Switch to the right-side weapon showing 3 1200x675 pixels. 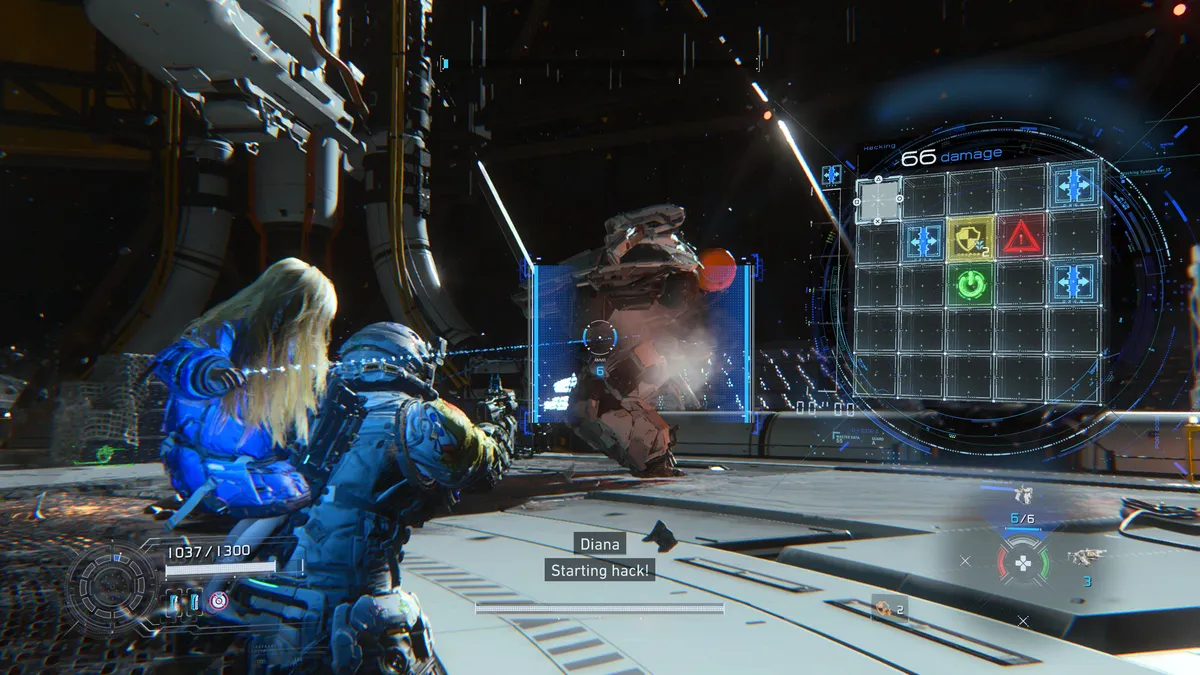pos(1083,558)
